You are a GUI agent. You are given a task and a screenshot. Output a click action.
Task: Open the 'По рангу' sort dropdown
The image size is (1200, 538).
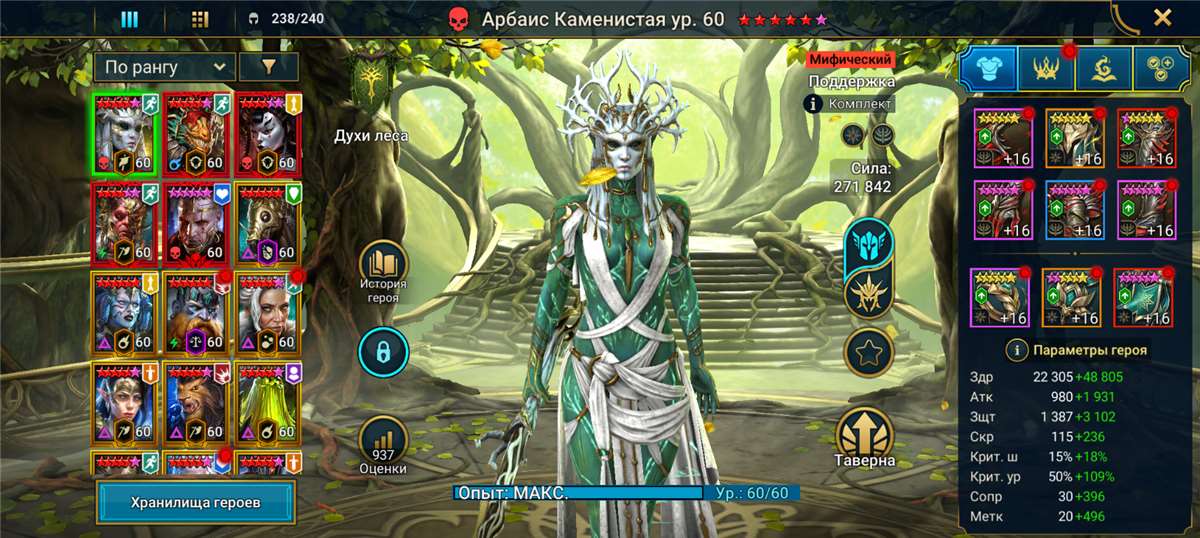(x=164, y=67)
